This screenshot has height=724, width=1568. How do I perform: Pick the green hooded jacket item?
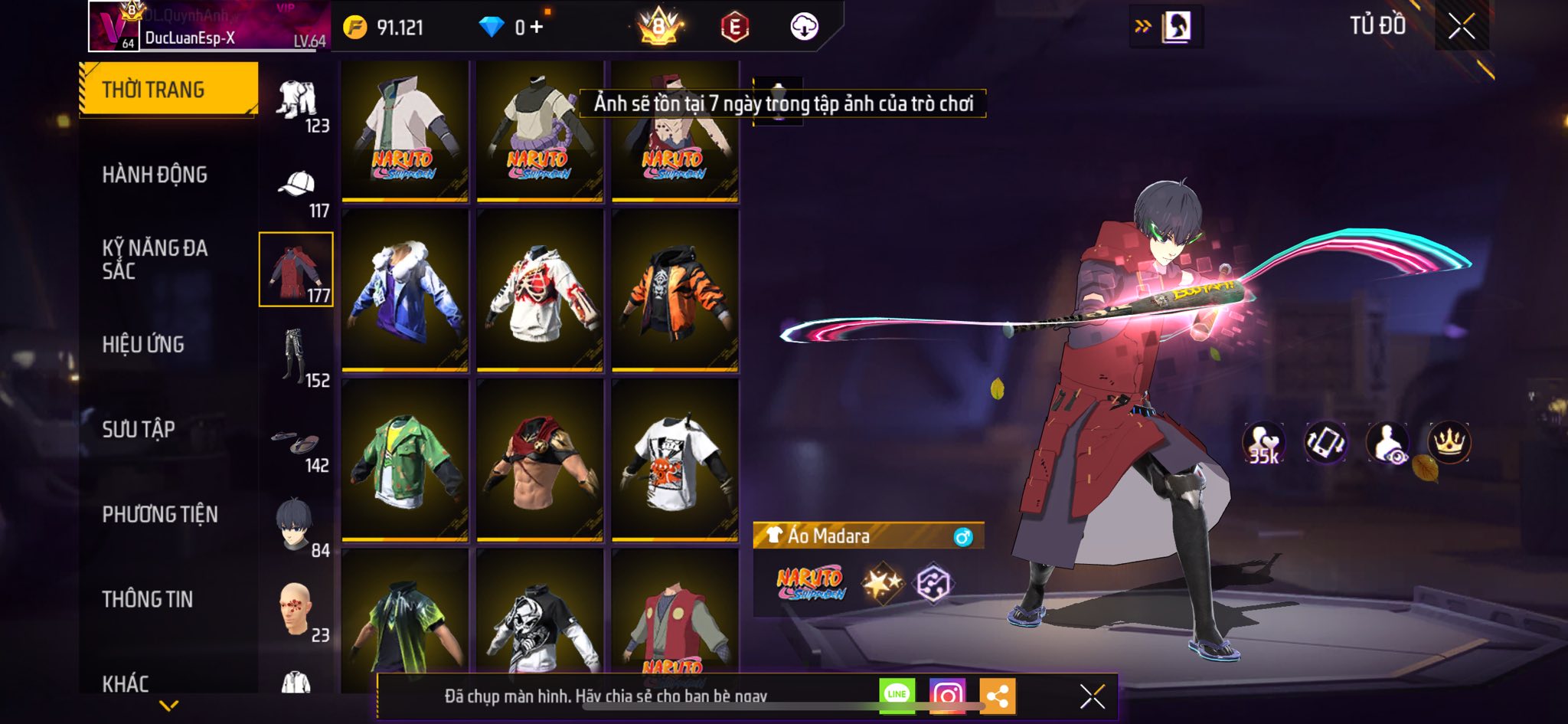click(405, 460)
